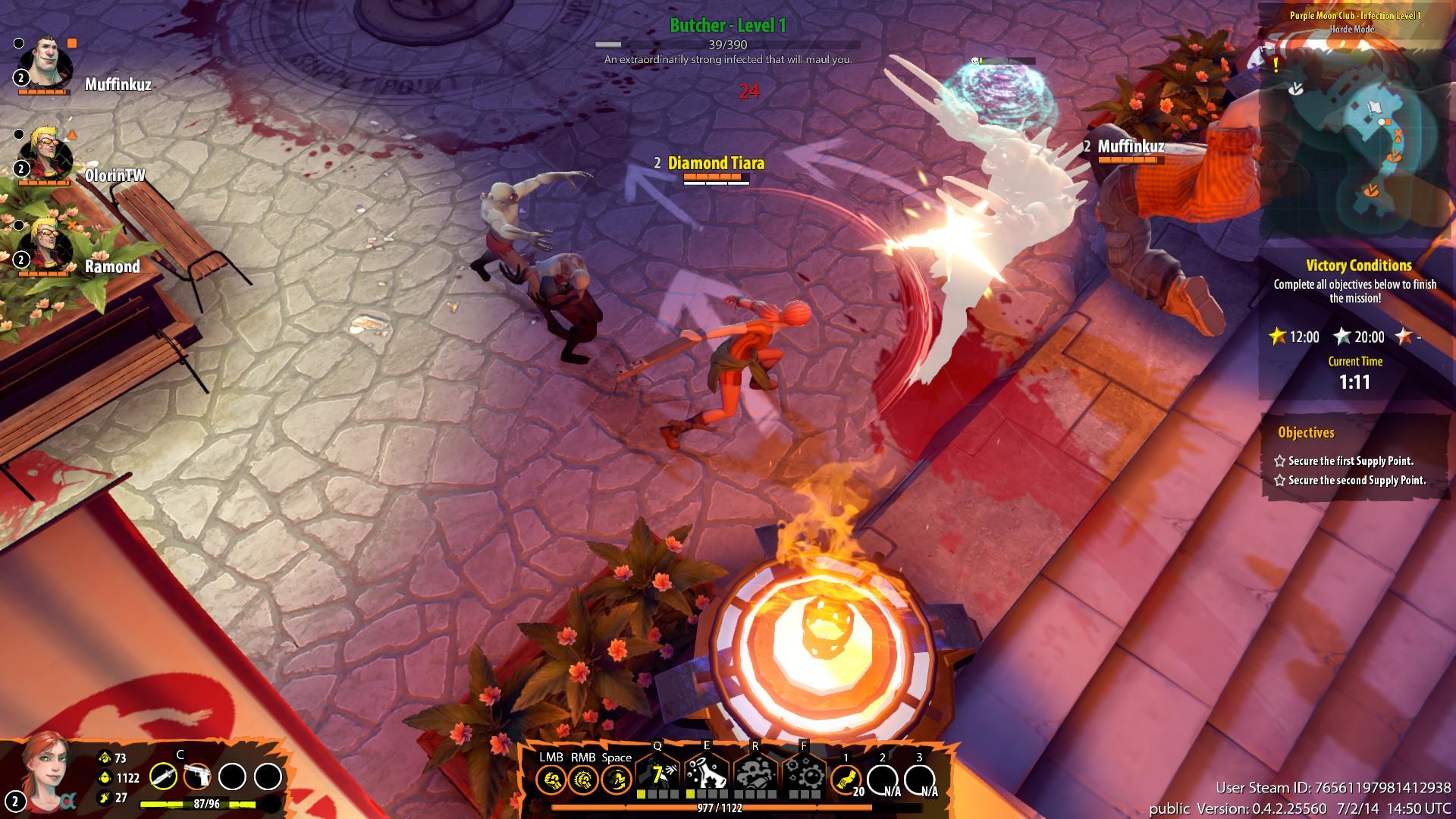
Task: Select the locked R smoke ability
Action: pos(755,773)
